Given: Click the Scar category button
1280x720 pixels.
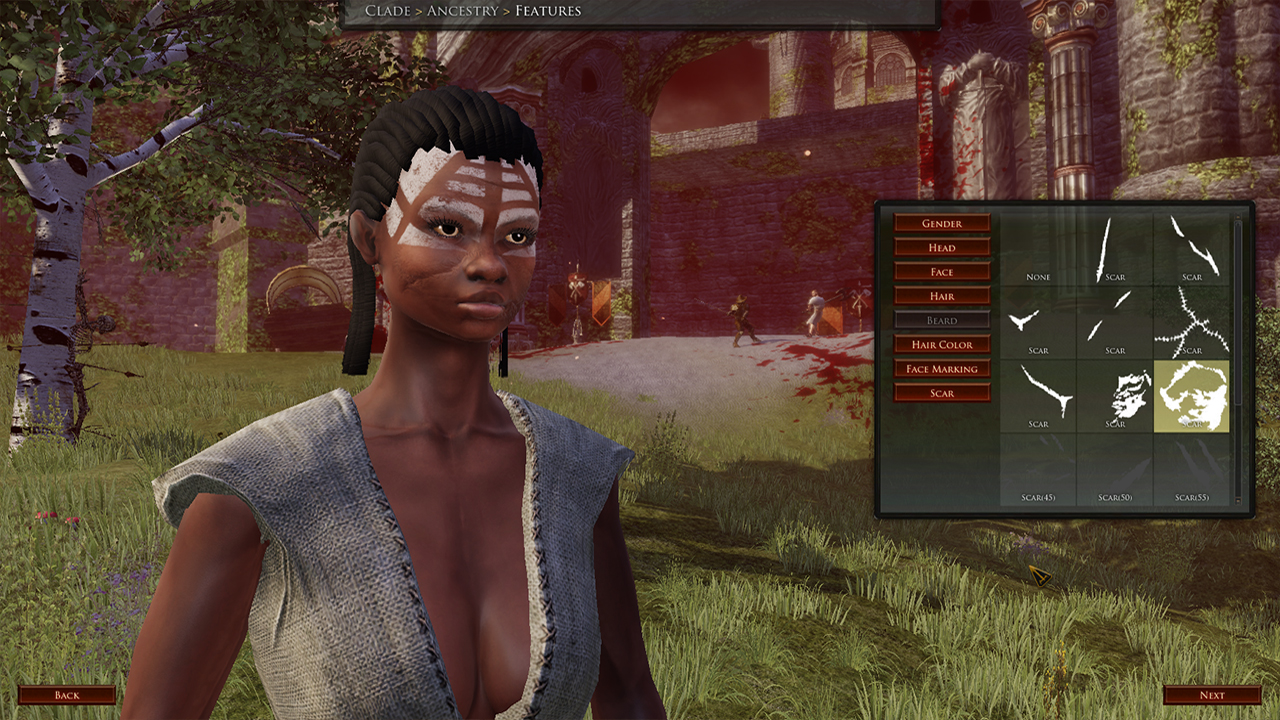Looking at the screenshot, I should pos(941,392).
